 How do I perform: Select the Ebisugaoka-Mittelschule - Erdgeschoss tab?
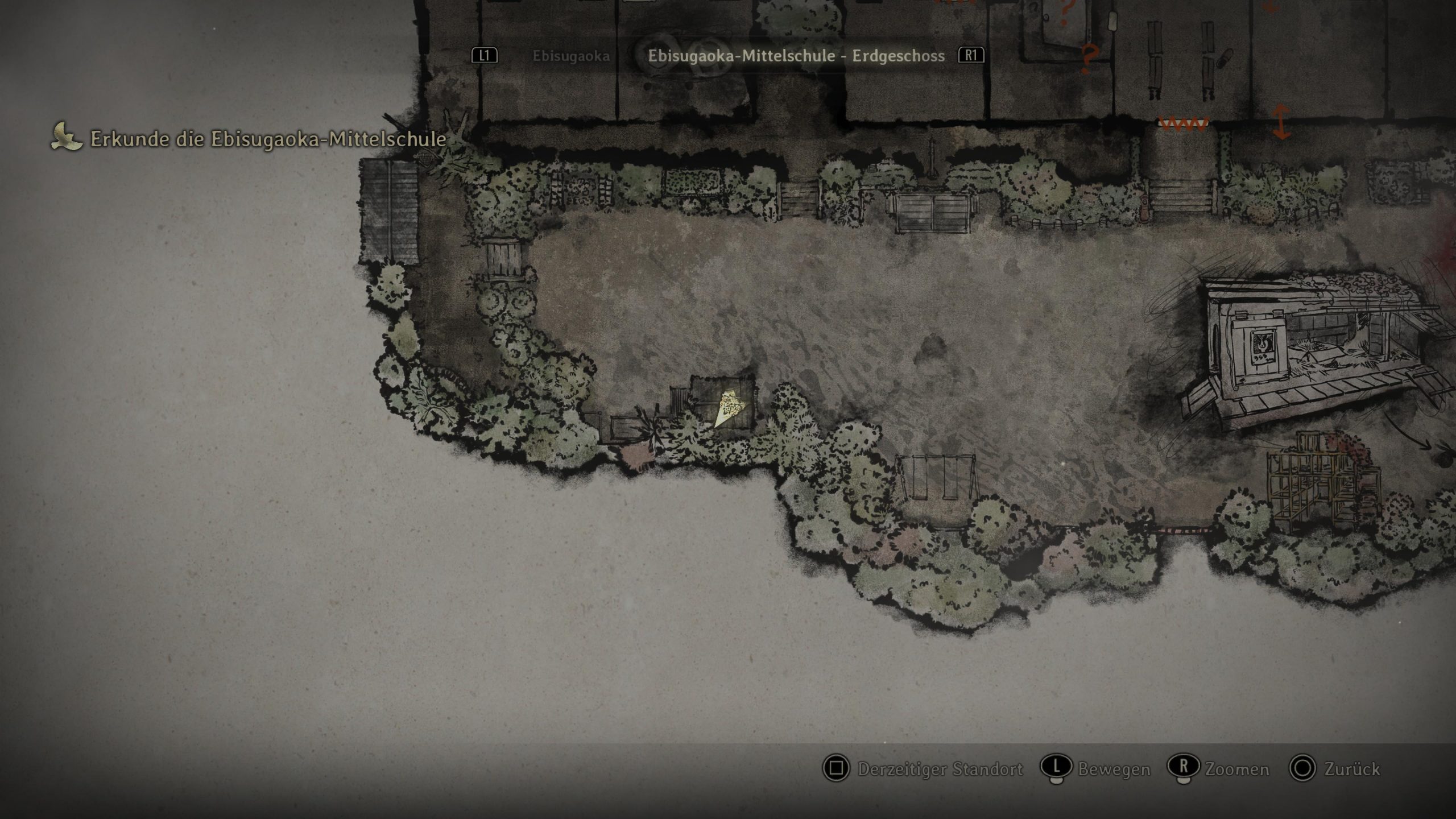[796, 56]
